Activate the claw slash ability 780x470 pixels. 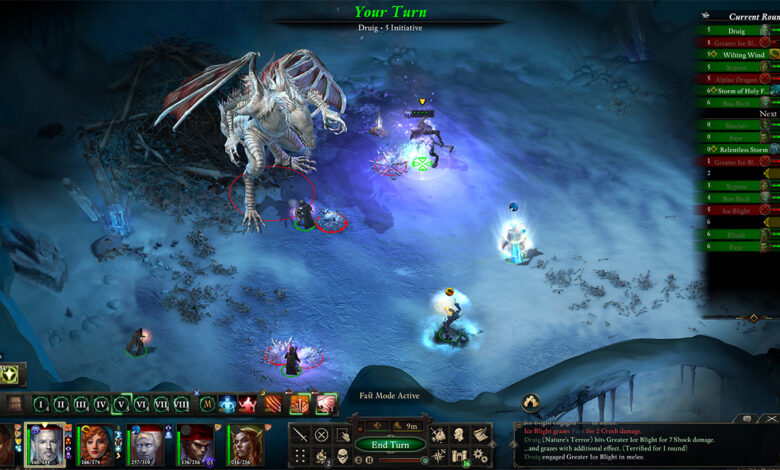(x=271, y=404)
